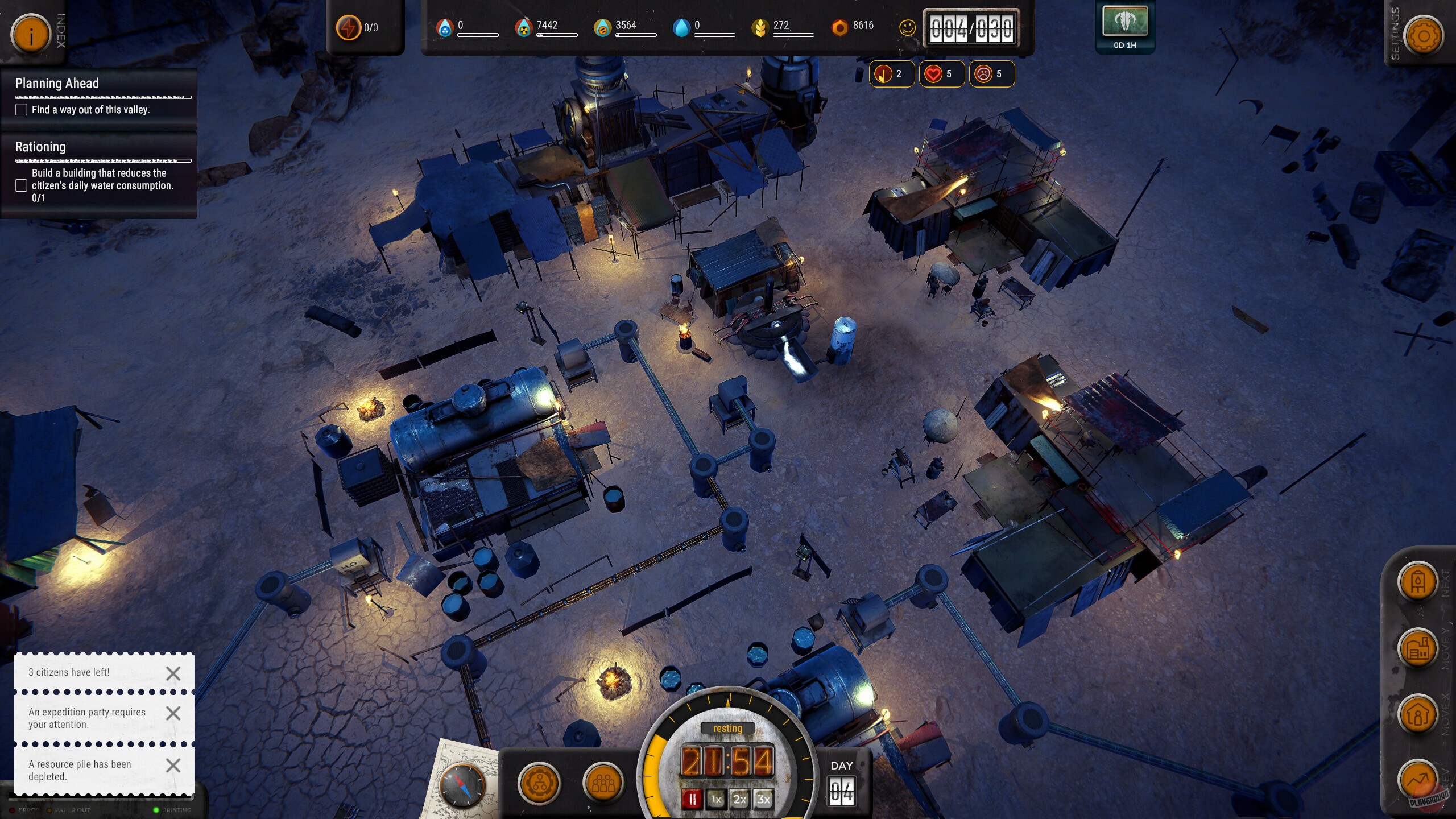Pause the game clock
This screenshot has height=819, width=1456.
tap(692, 799)
